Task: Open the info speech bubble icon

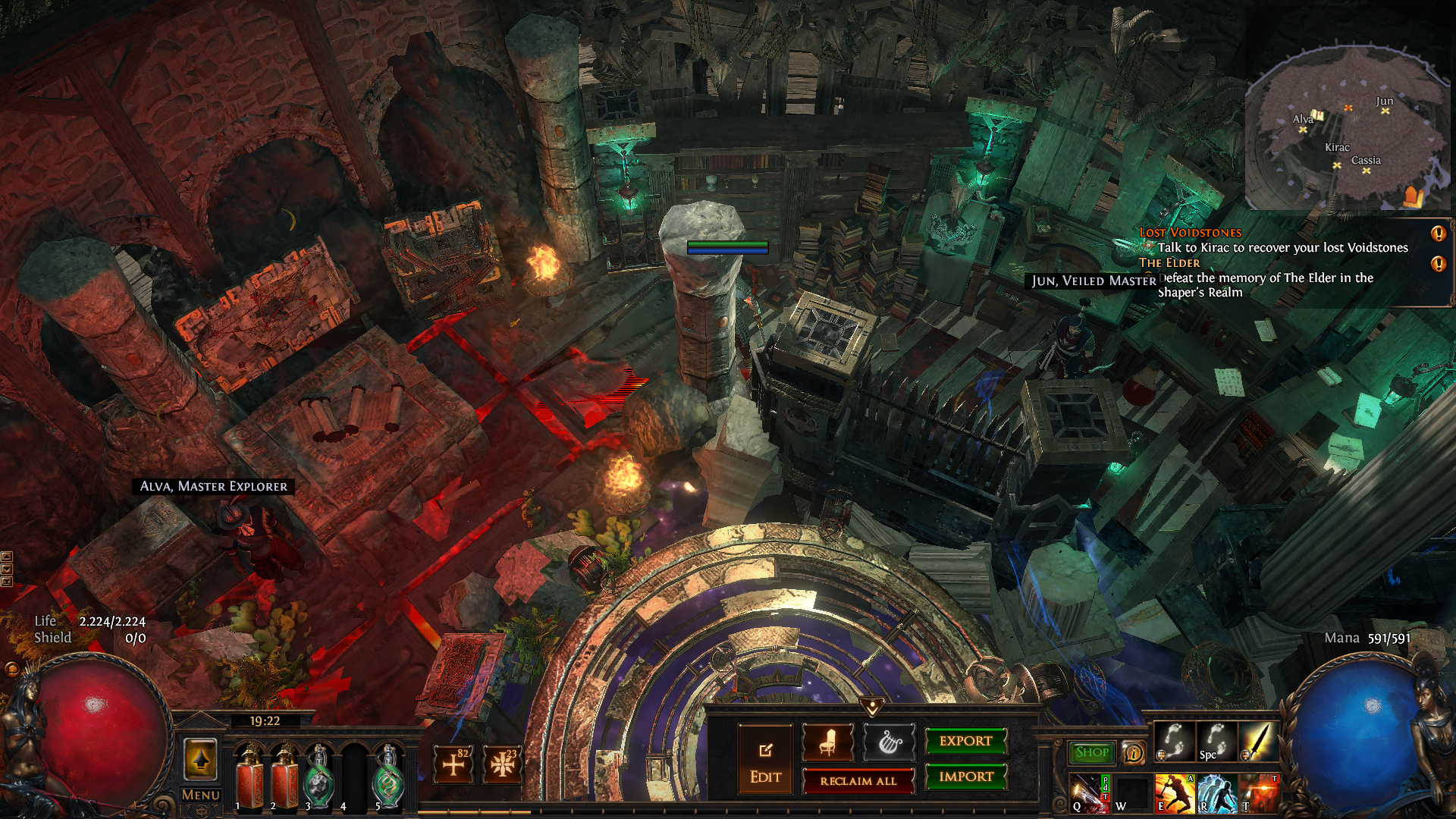Action: [x=1133, y=752]
